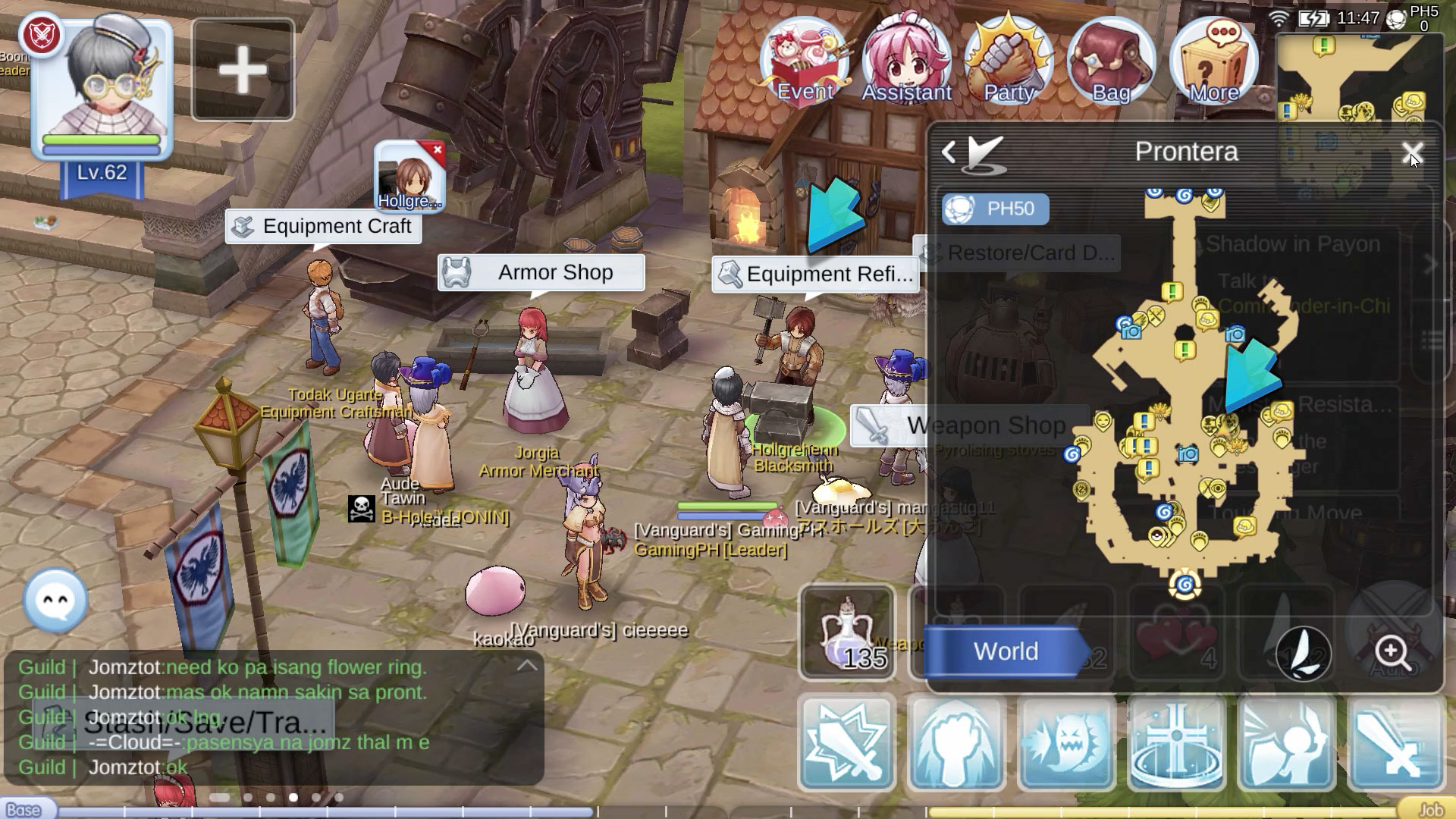
Task: Switch to the Base tab at bottom left
Action: (x=23, y=810)
